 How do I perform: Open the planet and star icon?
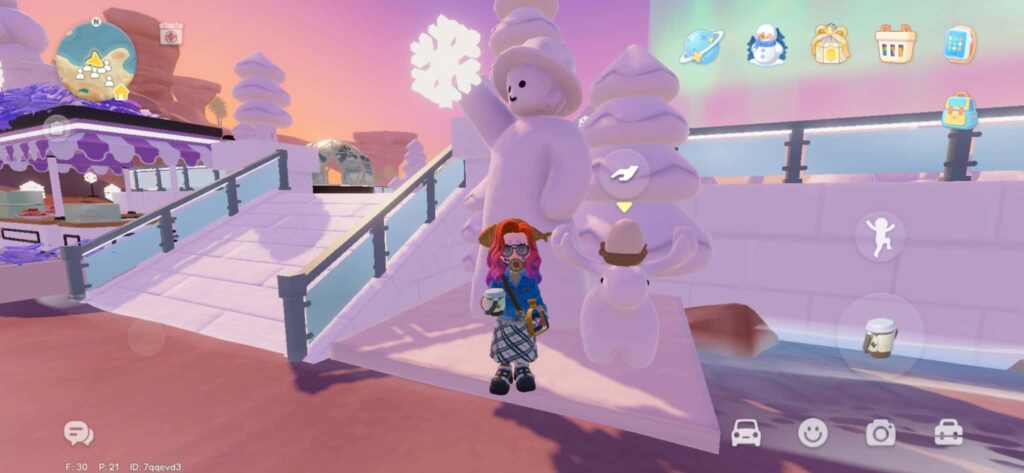700,45
